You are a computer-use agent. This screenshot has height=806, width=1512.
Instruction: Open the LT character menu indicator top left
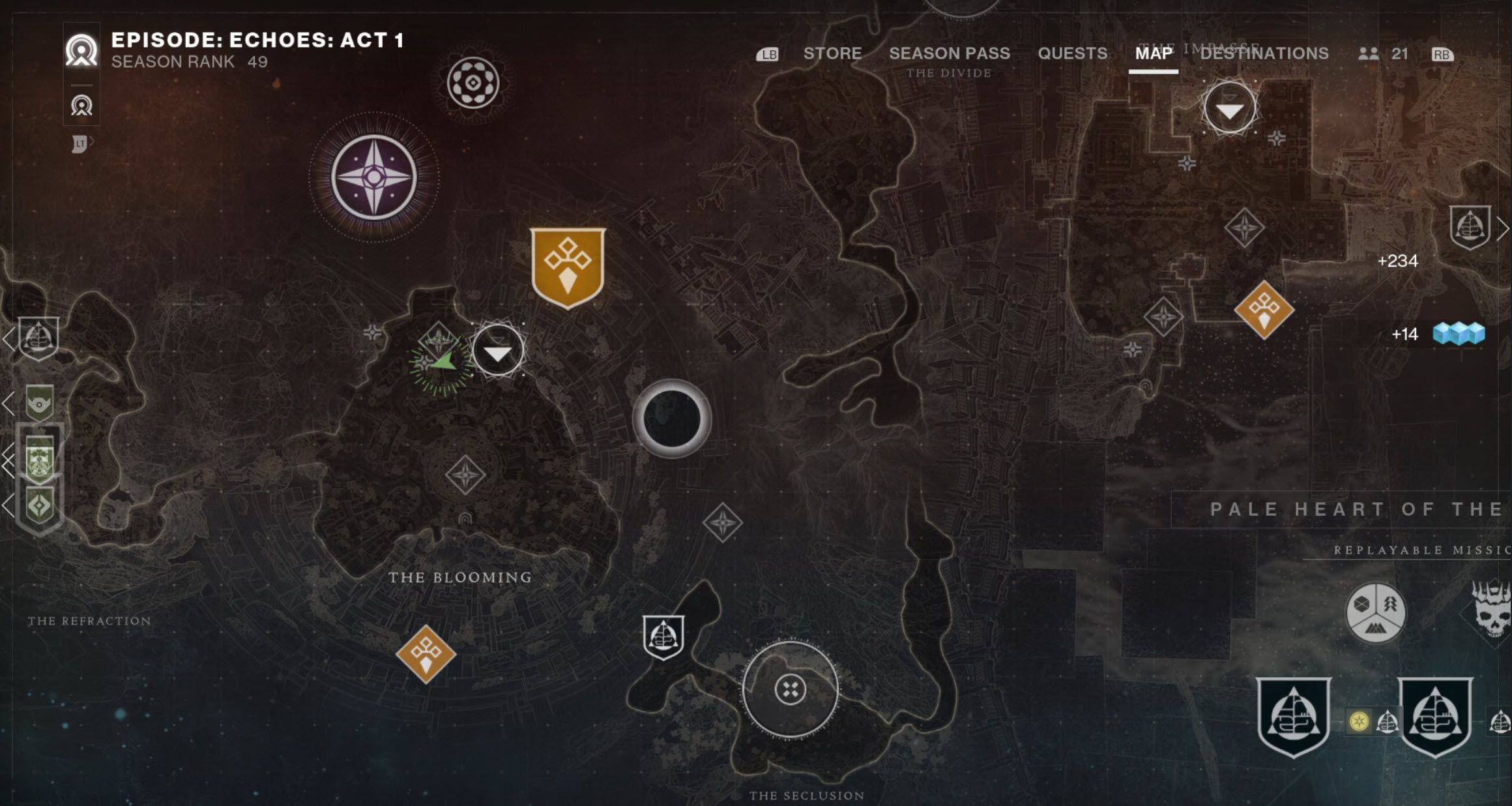click(80, 145)
